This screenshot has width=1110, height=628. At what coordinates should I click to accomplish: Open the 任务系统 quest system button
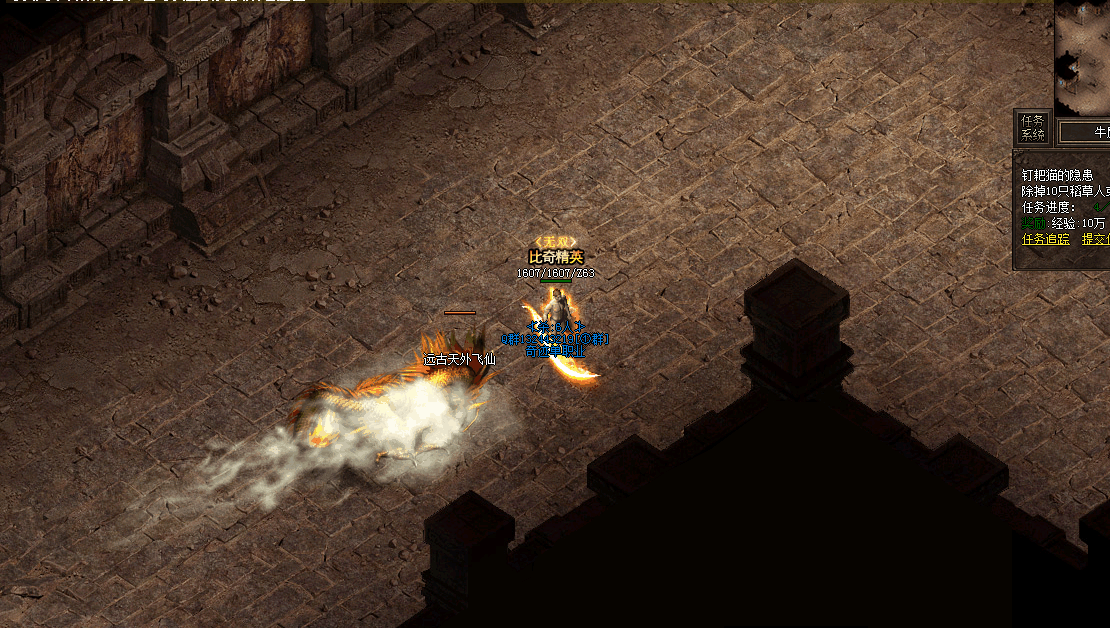1033,127
